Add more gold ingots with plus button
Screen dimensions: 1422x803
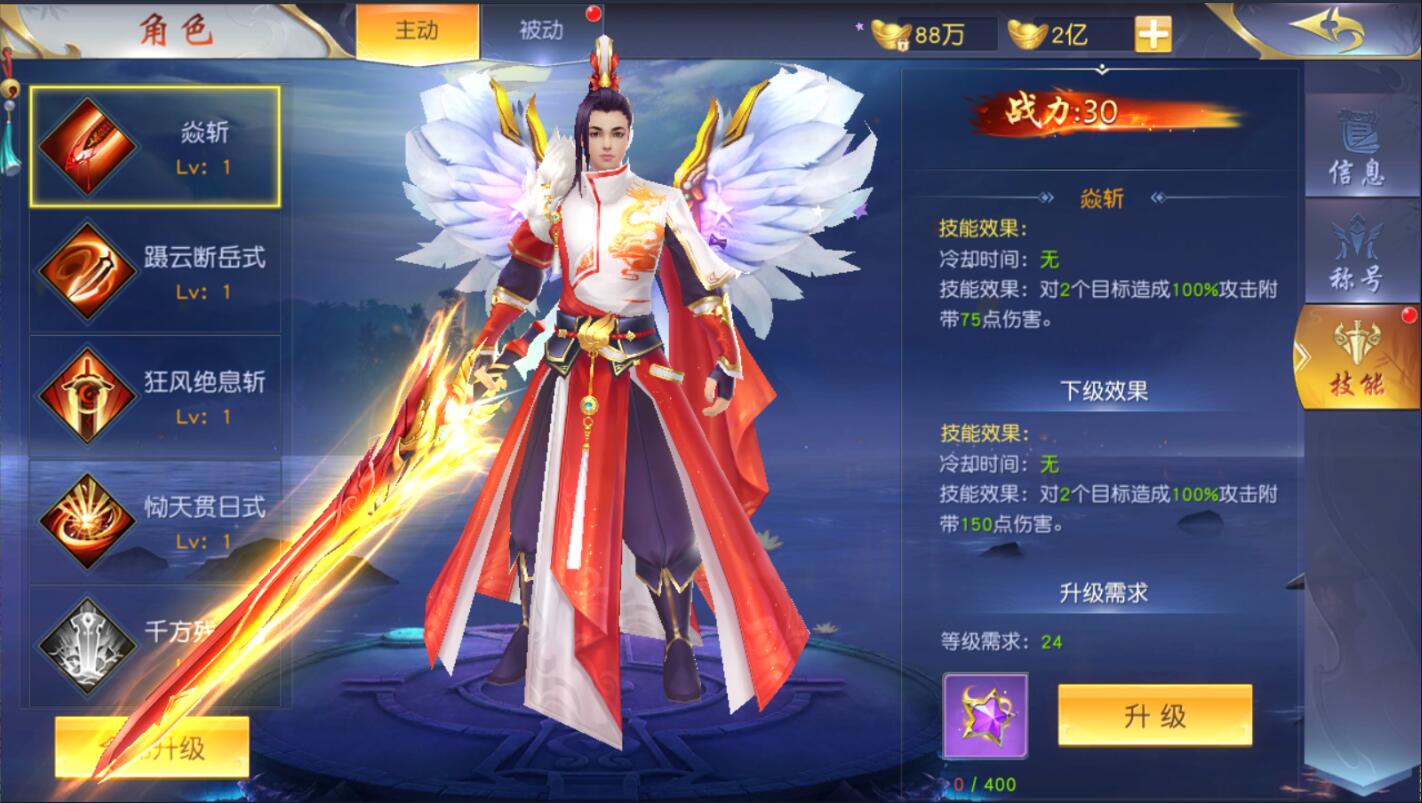tap(1153, 35)
